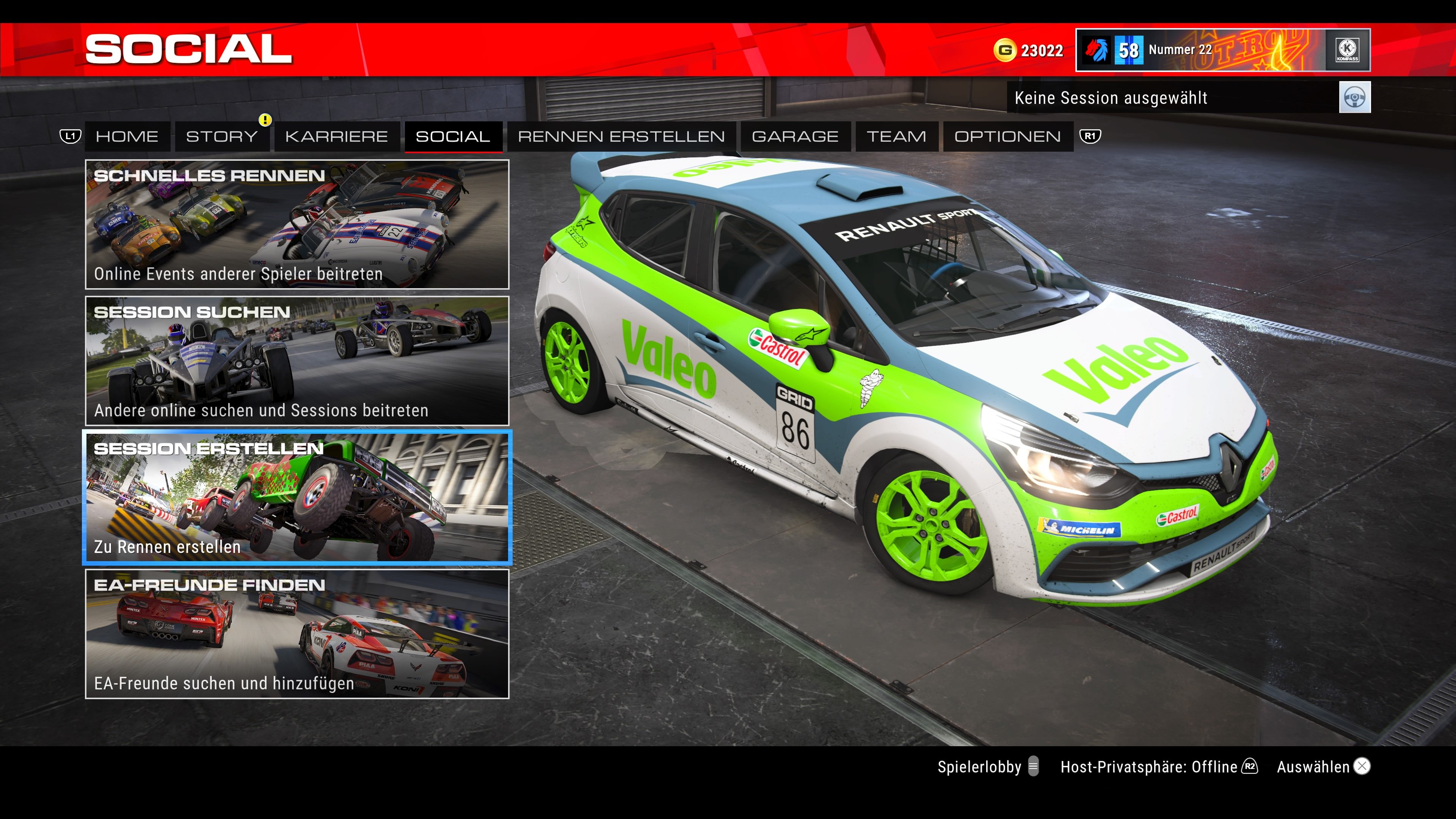
Task: Open the Garage tab
Action: pyautogui.click(x=795, y=136)
